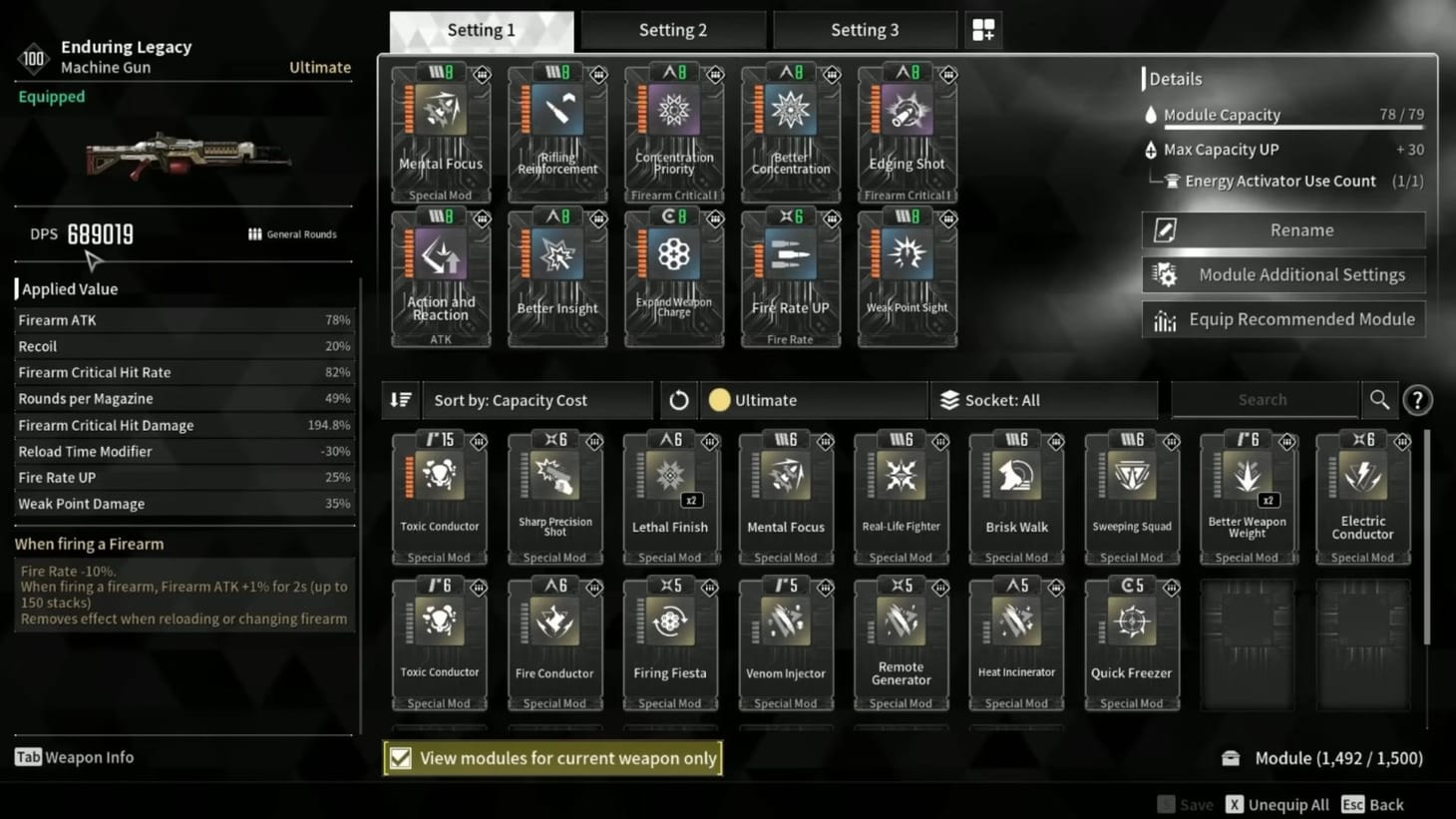This screenshot has width=1456, height=819.
Task: Toggle the grid view beside Setting 3
Action: point(983,29)
